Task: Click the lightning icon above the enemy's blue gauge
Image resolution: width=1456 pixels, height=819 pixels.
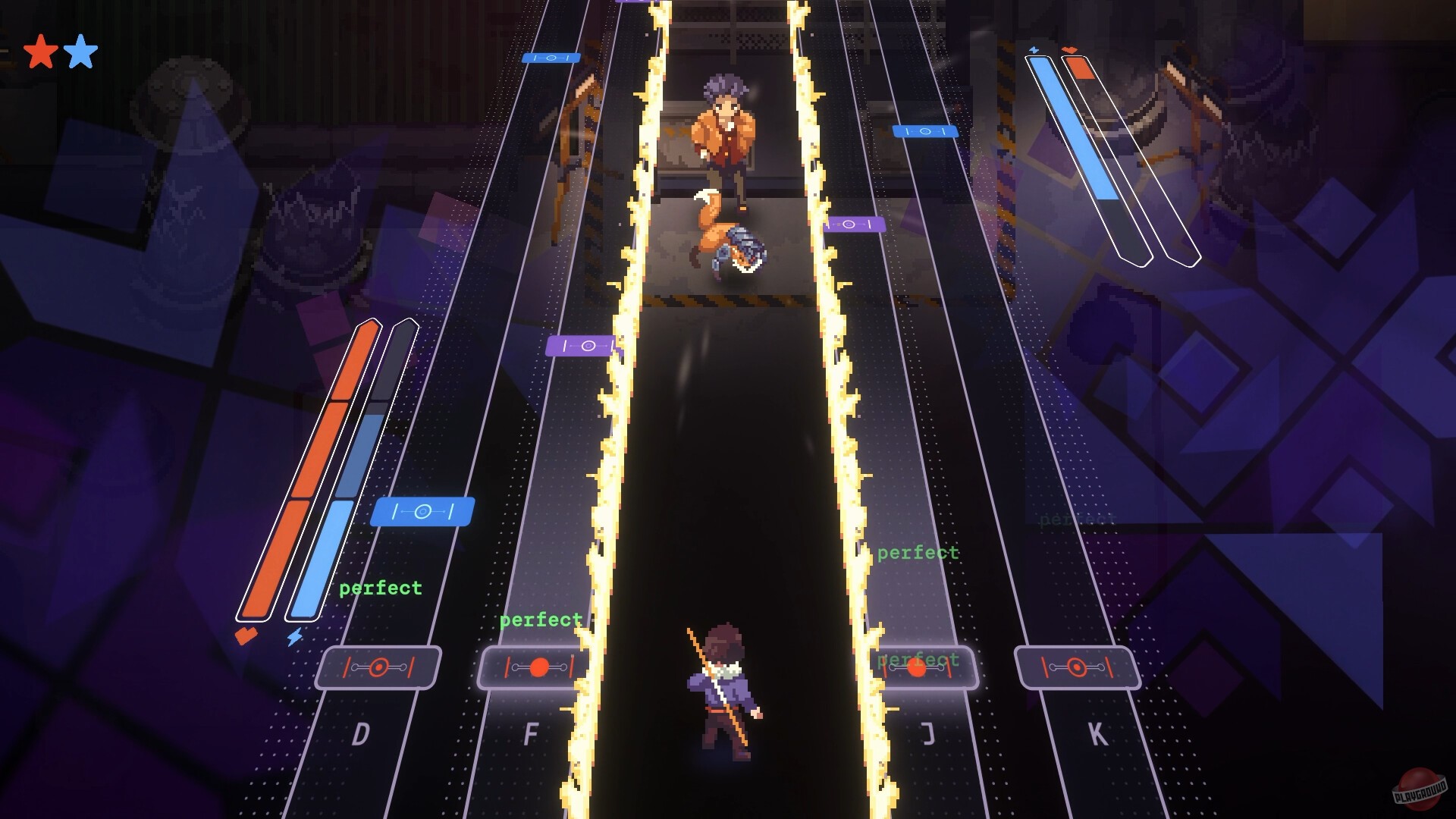Action: [1034, 50]
